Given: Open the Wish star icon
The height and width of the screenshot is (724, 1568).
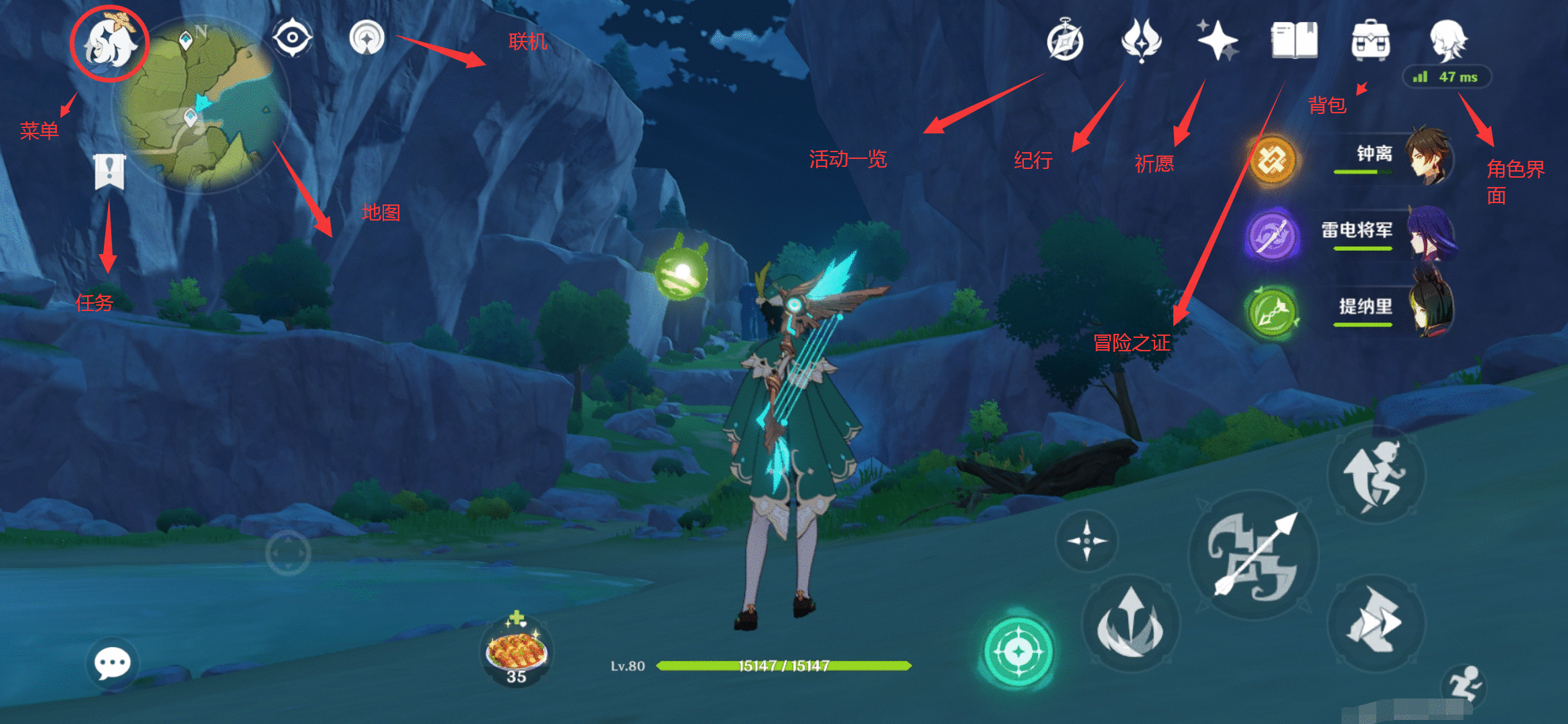Looking at the screenshot, I should 1218,40.
